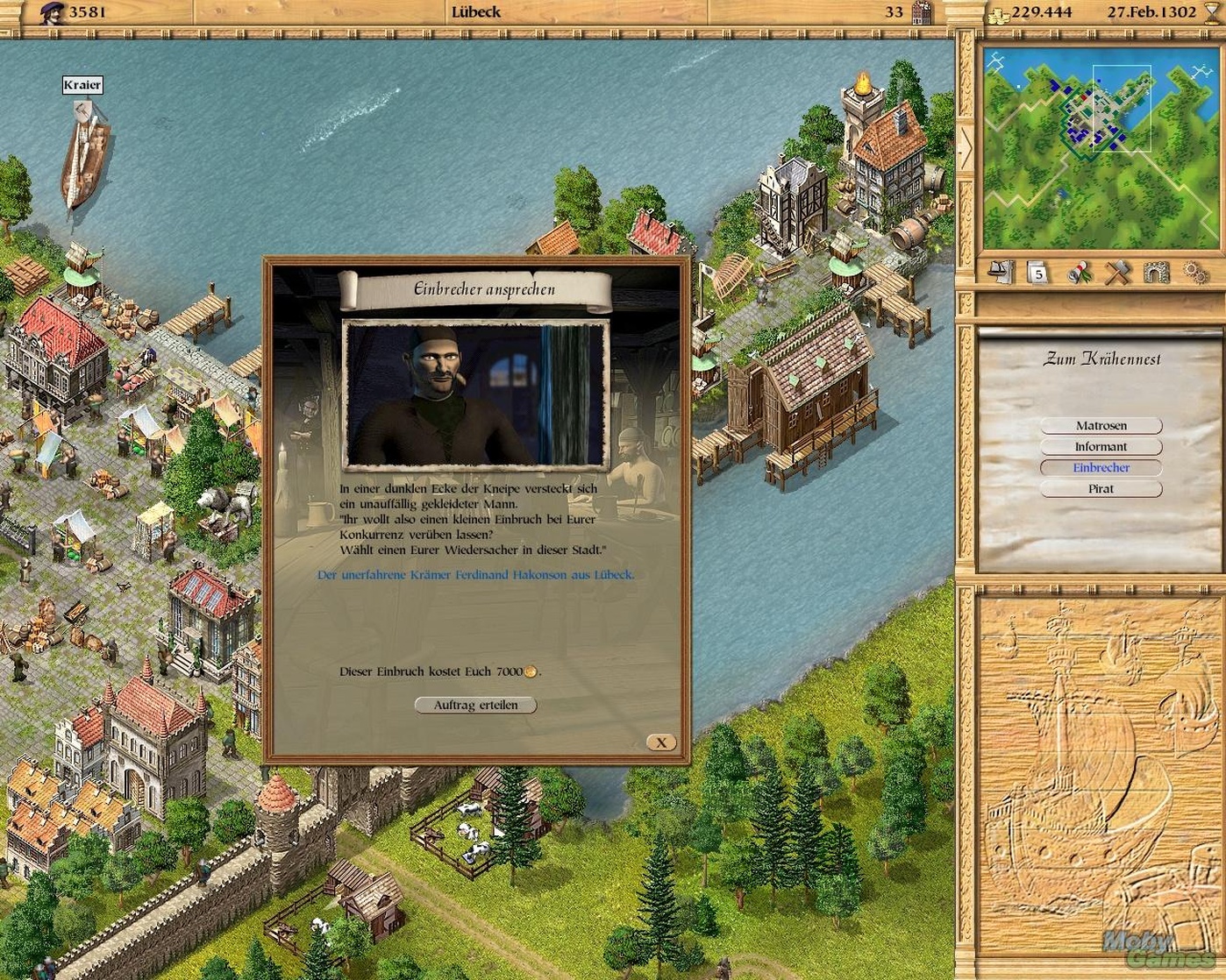Click the house icon in top bar
Screen dimensions: 1226x980
[921, 13]
